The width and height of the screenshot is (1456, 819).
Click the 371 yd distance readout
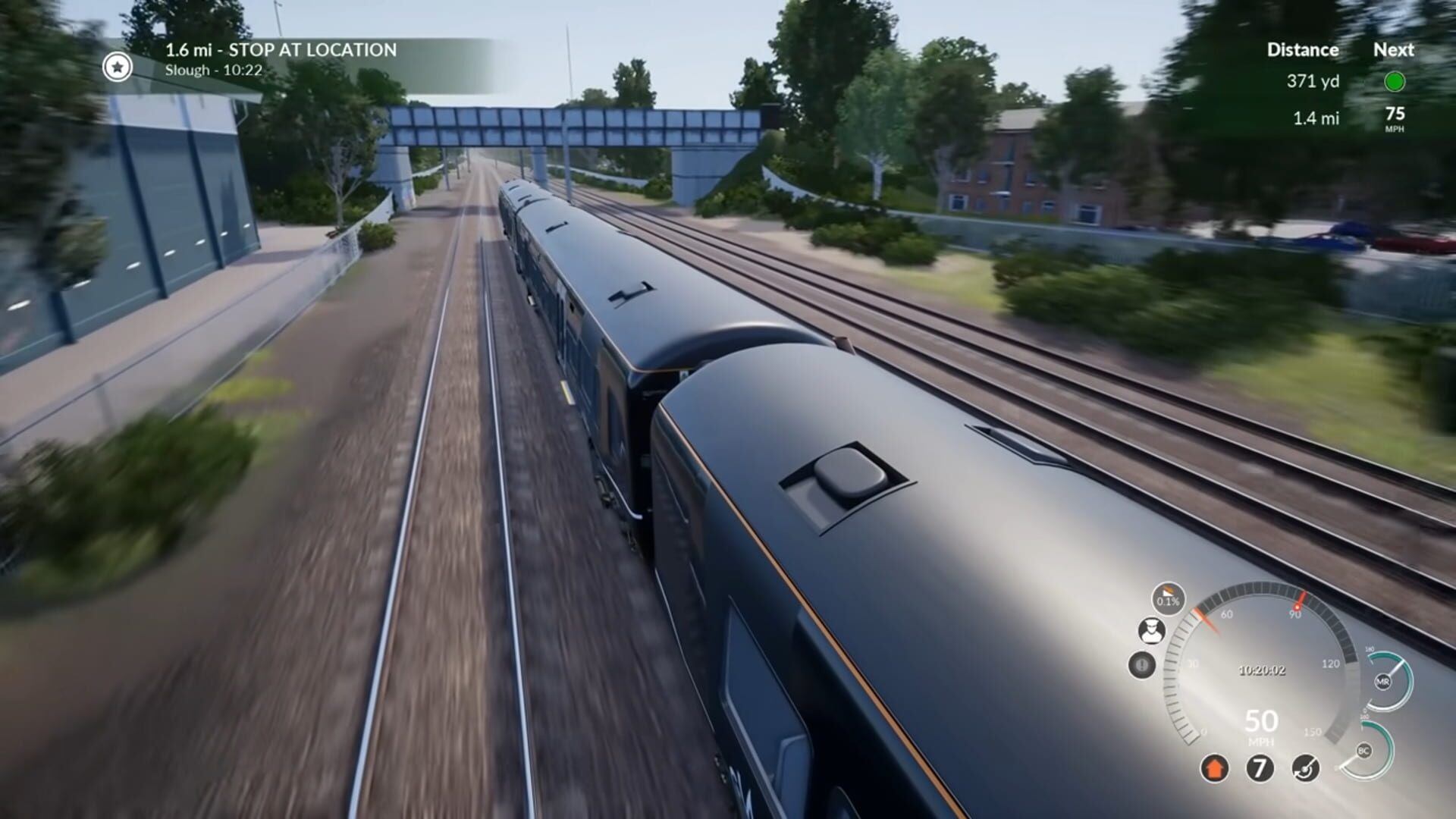(1313, 82)
